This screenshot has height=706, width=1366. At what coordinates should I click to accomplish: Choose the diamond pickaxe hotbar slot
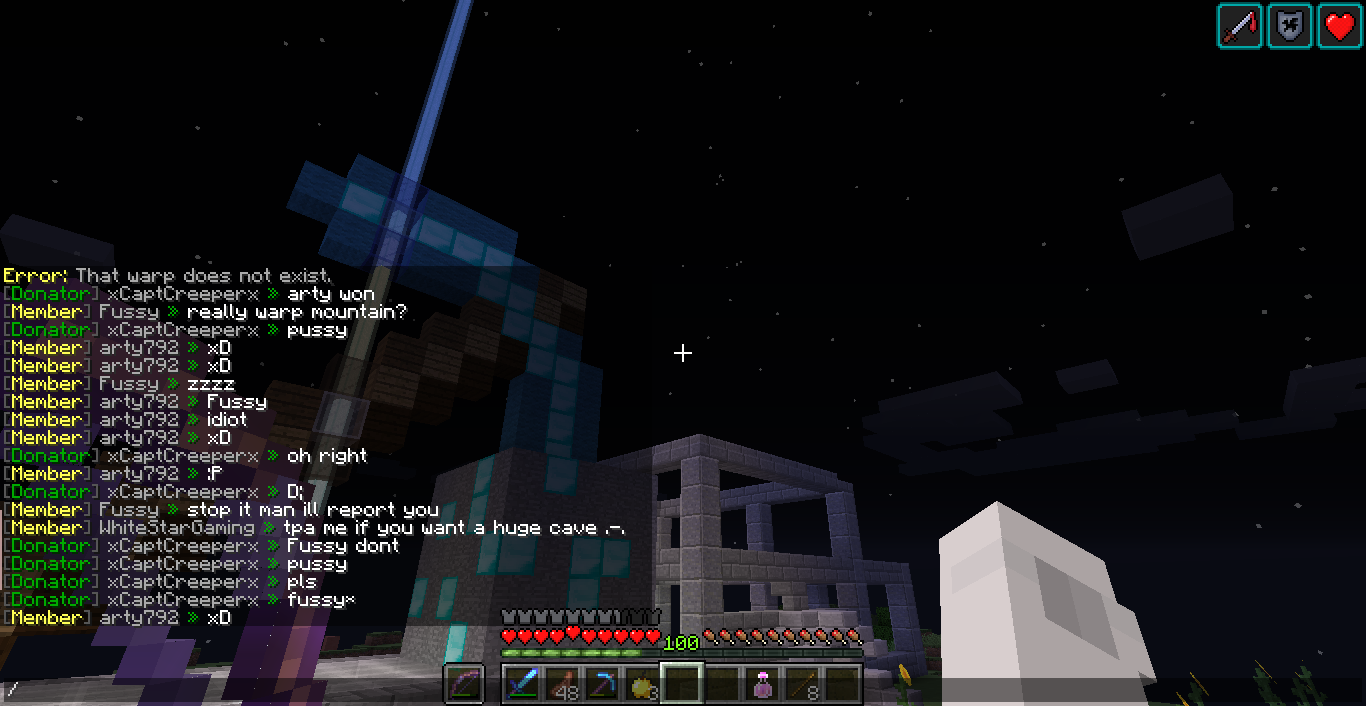pos(602,684)
